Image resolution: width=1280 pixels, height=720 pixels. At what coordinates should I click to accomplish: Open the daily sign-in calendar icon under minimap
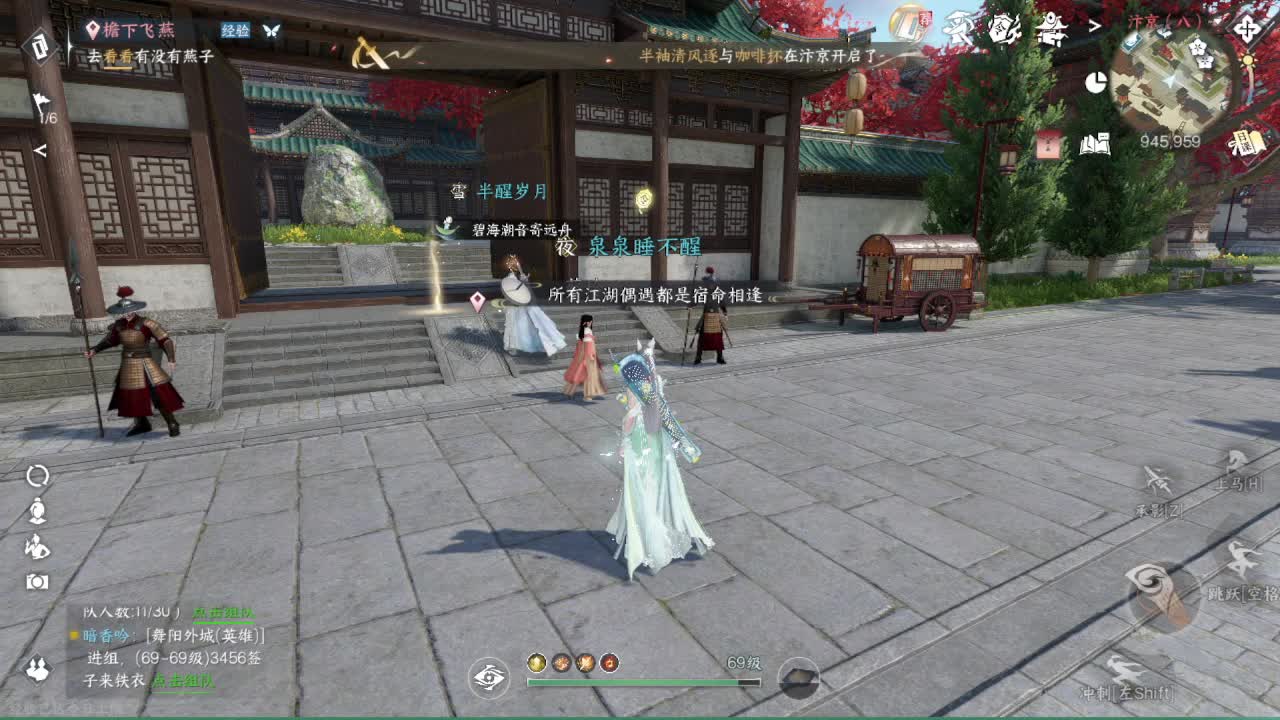click(x=1248, y=142)
